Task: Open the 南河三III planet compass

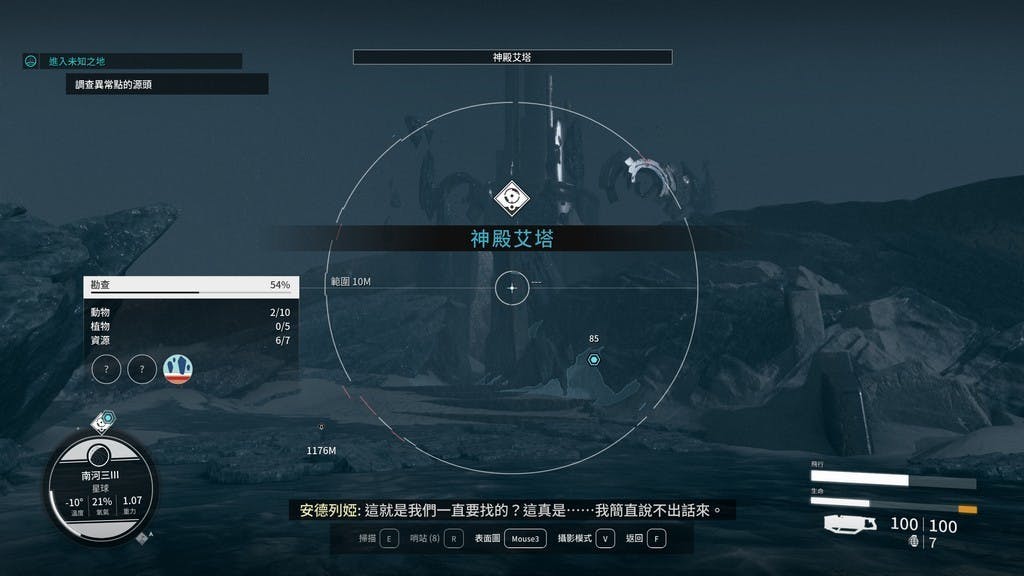Action: click(100, 489)
